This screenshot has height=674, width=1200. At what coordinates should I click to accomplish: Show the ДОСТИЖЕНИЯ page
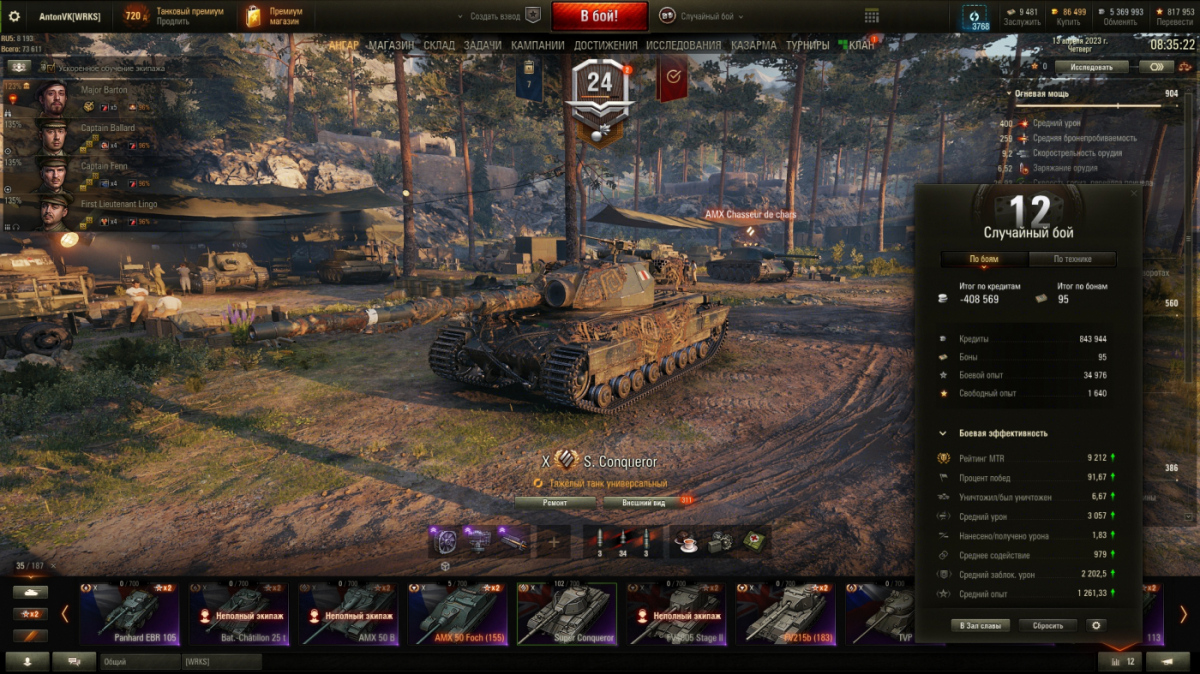click(x=605, y=45)
